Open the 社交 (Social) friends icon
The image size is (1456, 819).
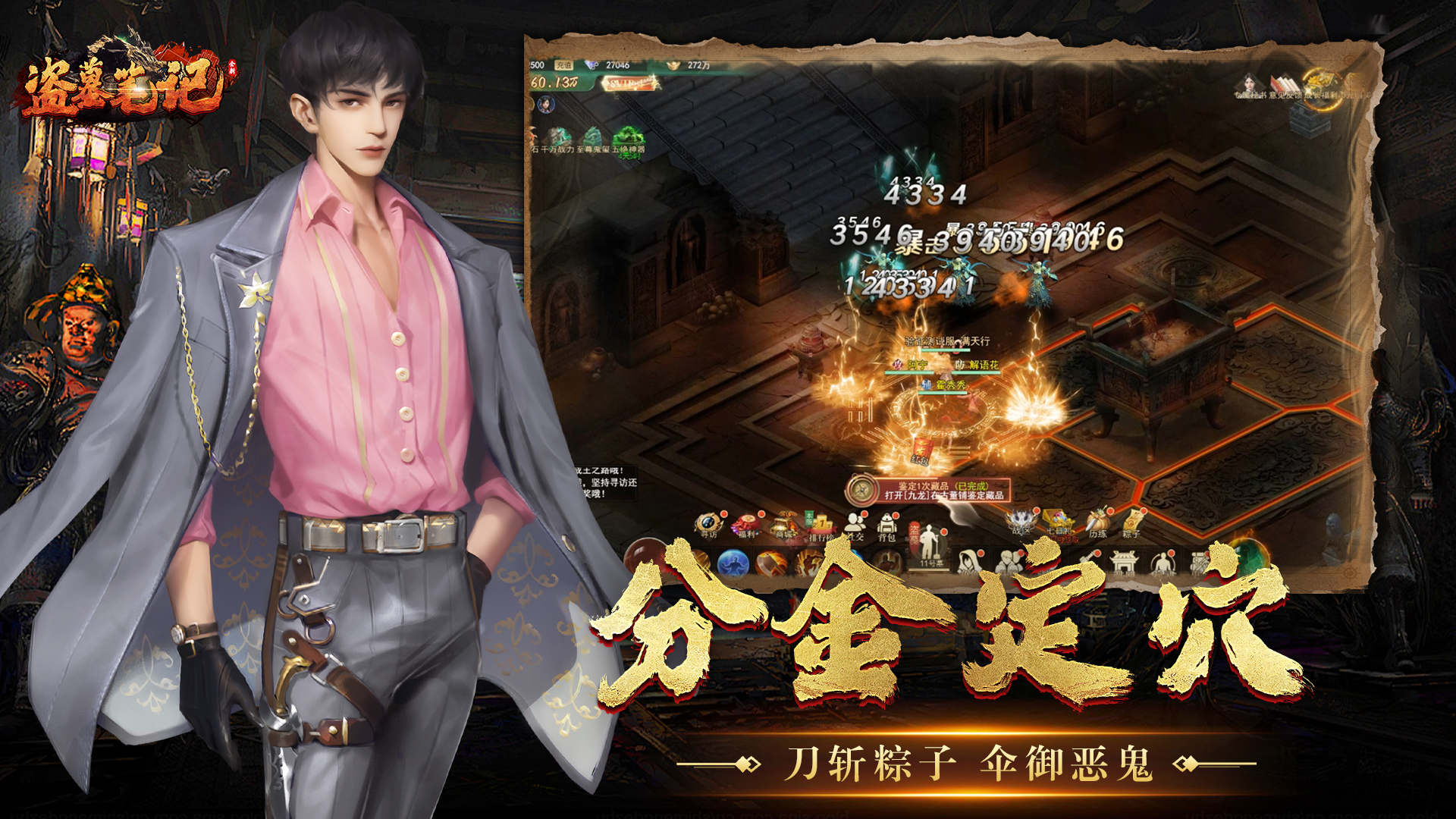coord(855,522)
